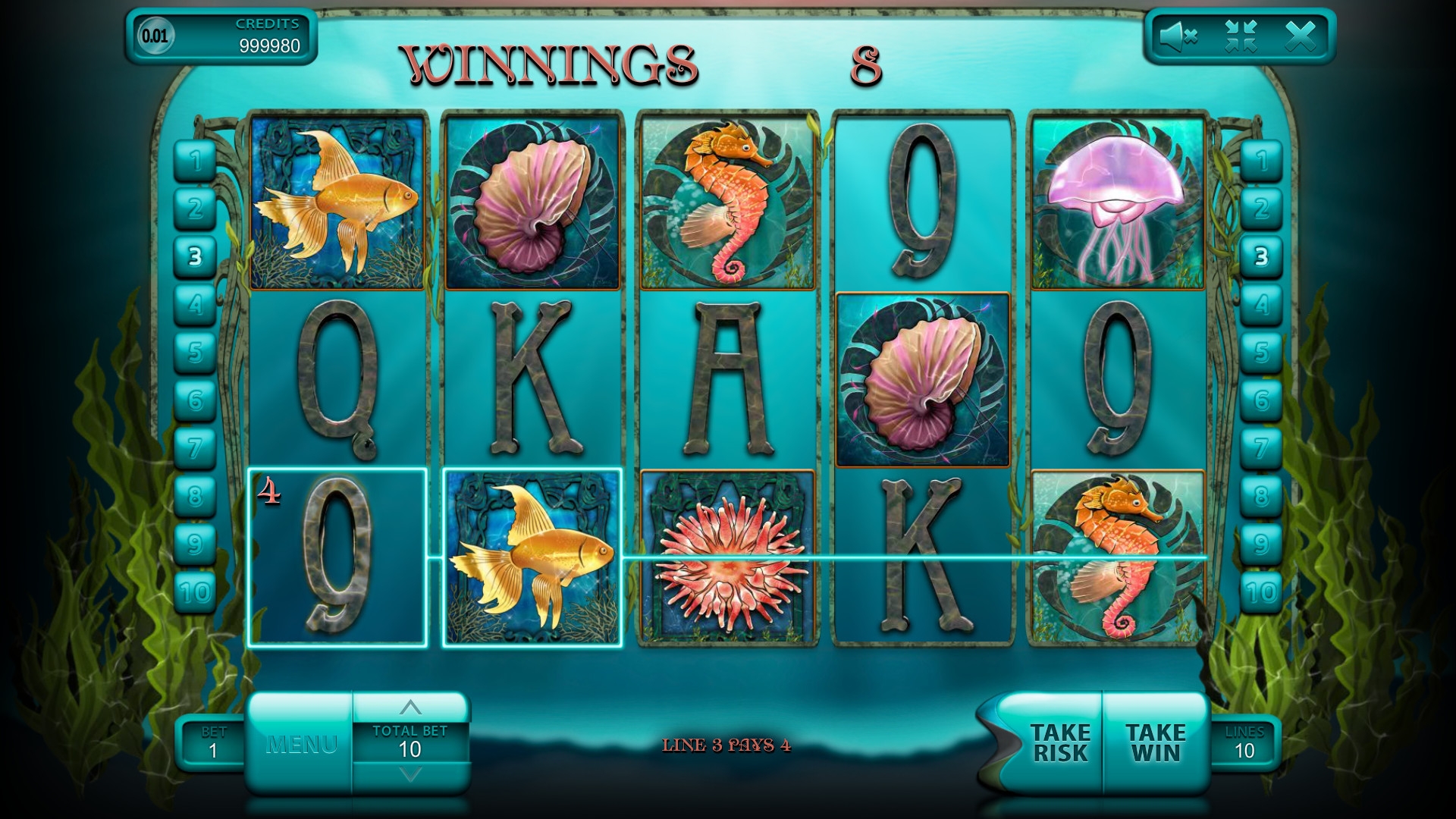Click the 0.01 coin denomination button

155,36
